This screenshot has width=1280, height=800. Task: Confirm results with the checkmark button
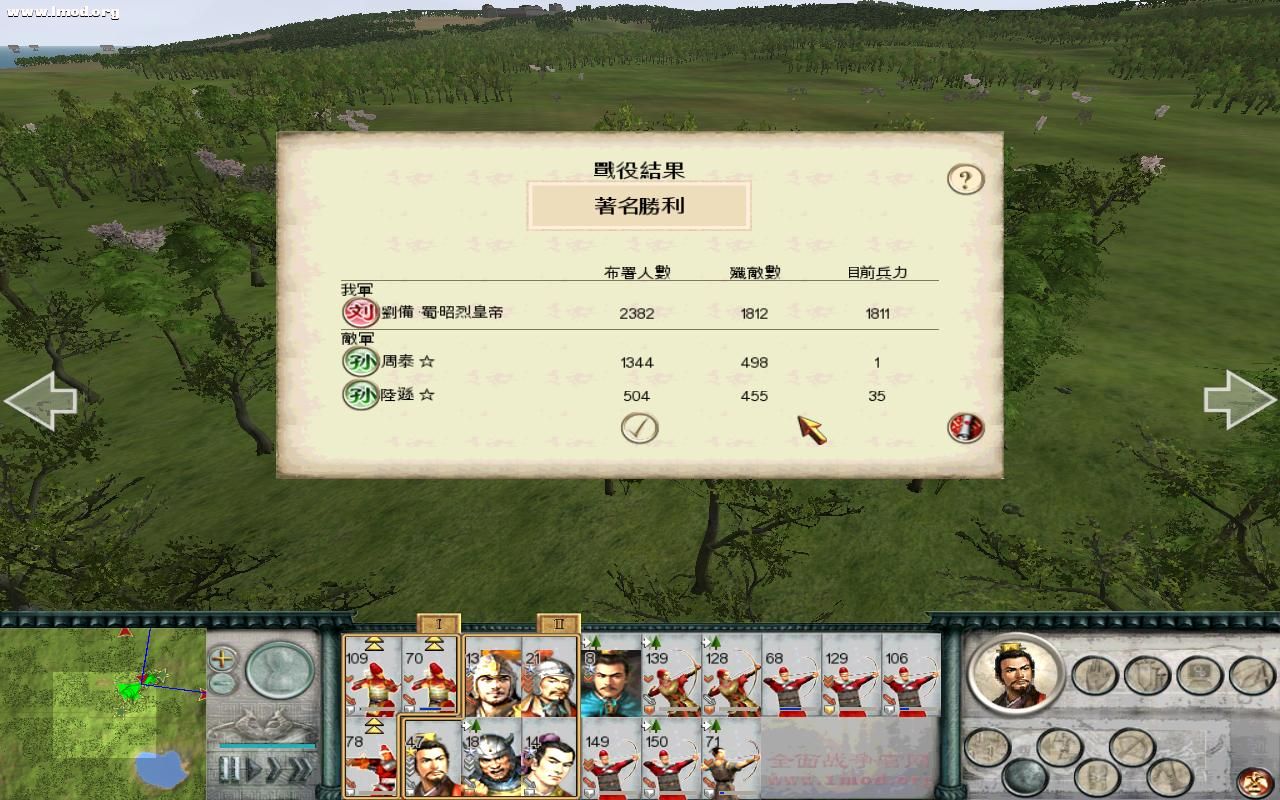(641, 427)
